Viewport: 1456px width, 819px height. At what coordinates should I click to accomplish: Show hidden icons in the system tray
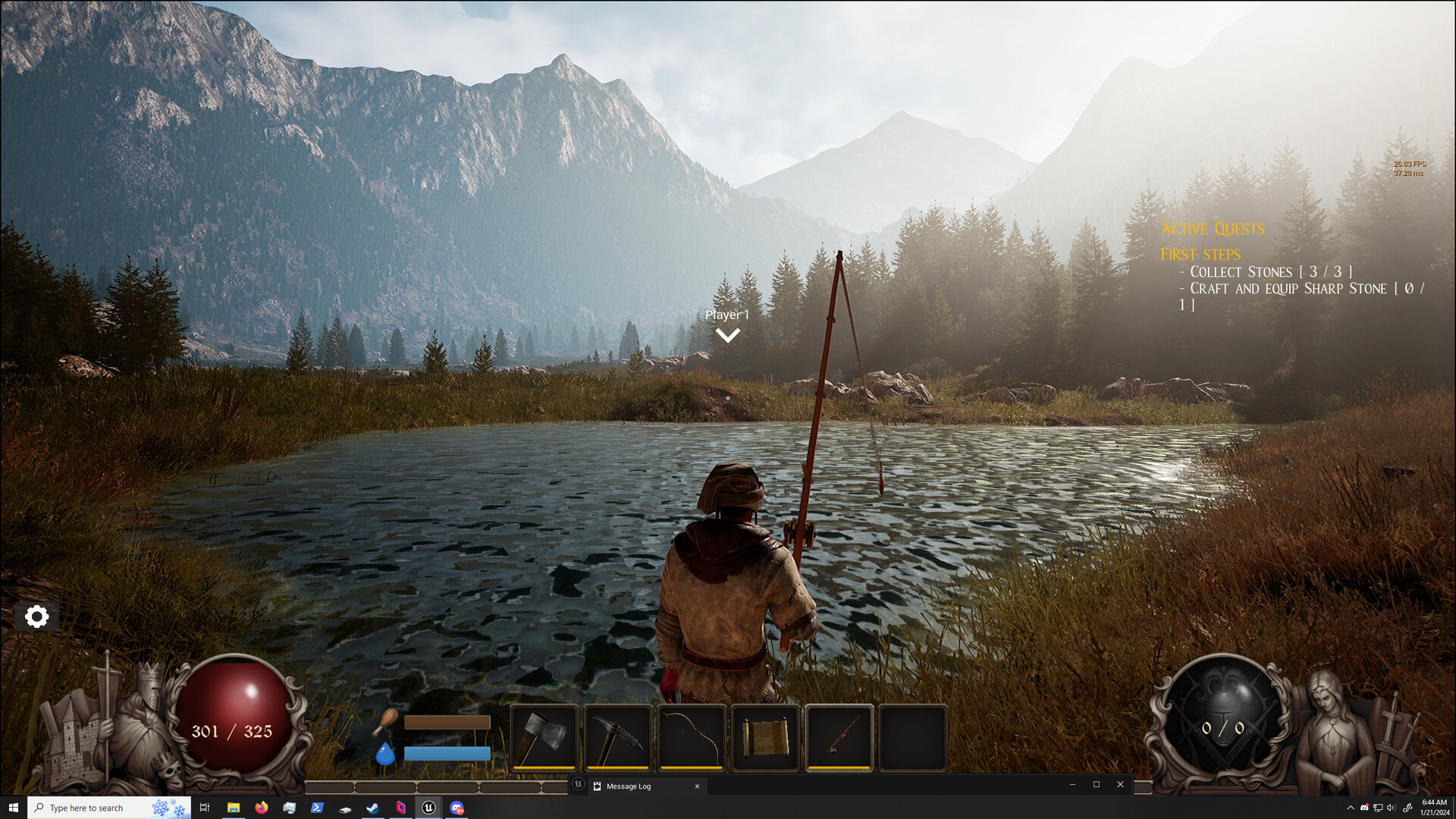(1351, 808)
